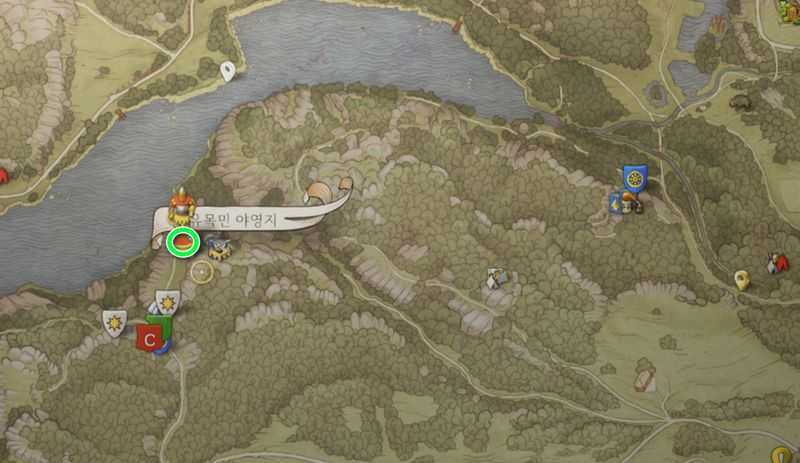Click the yellow pin map marker
The width and height of the screenshot is (800, 463).
point(741,280)
